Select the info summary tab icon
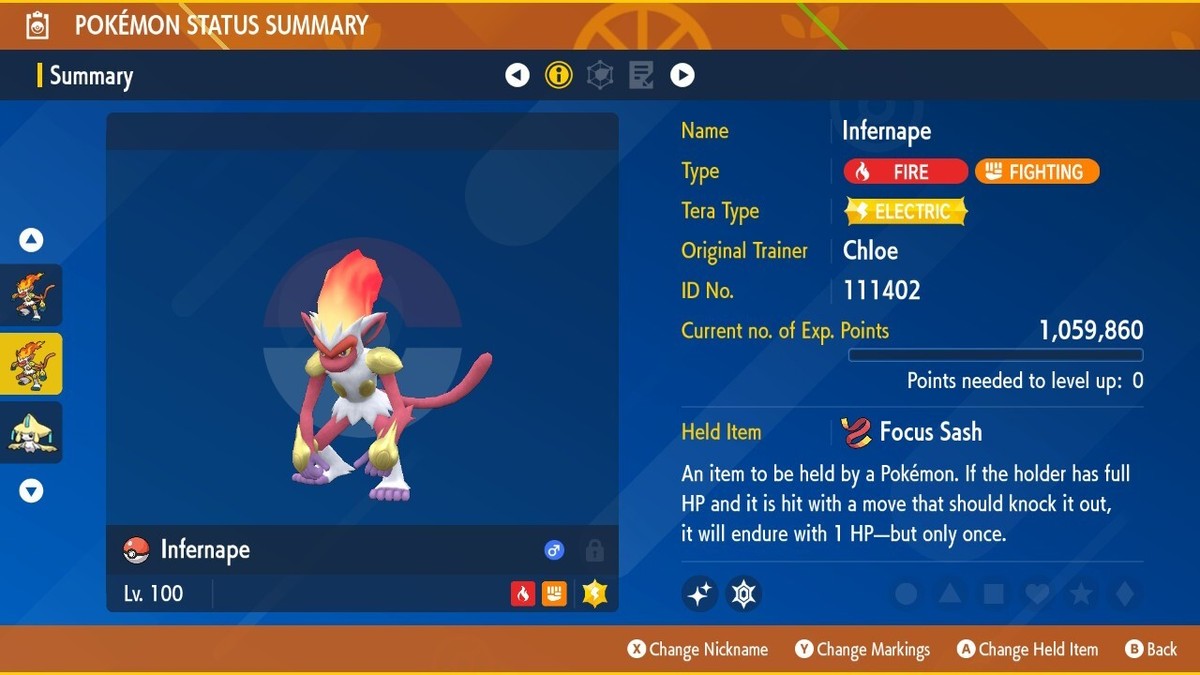Viewport: 1200px width, 675px height. coord(558,75)
